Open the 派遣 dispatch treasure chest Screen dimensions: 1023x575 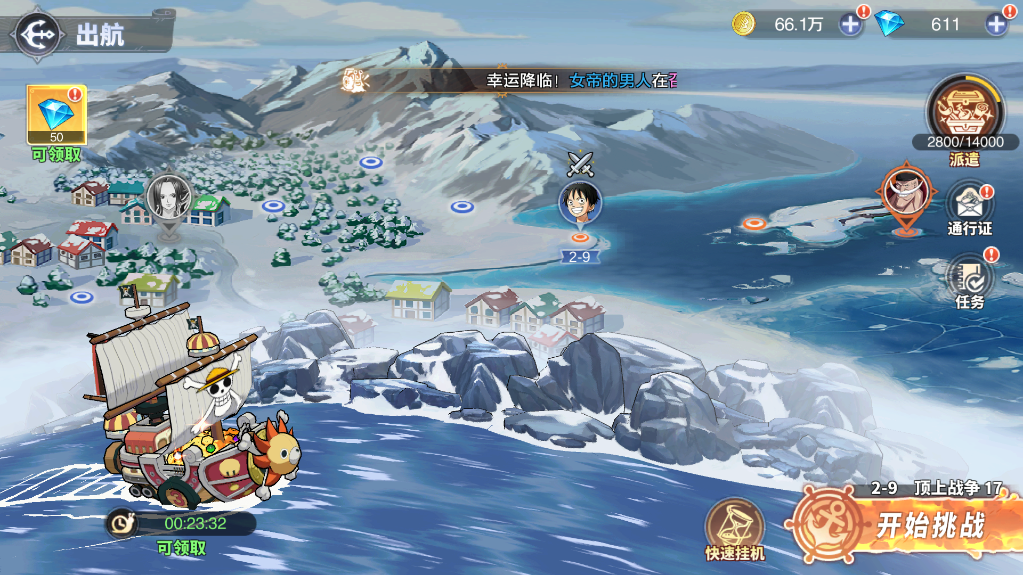click(x=964, y=112)
